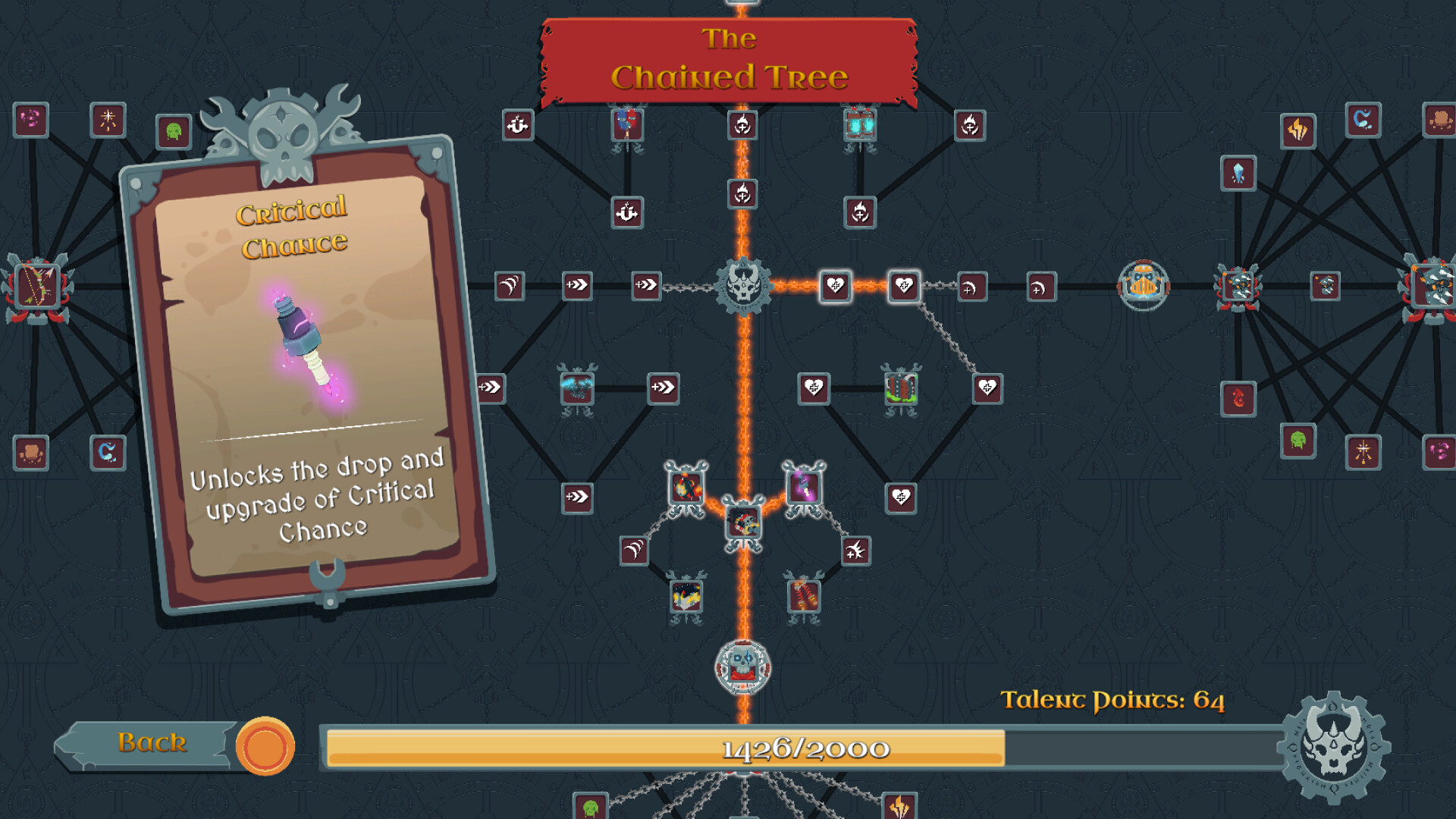
Task: Choose the orange helmet talent node
Action: (1144, 286)
